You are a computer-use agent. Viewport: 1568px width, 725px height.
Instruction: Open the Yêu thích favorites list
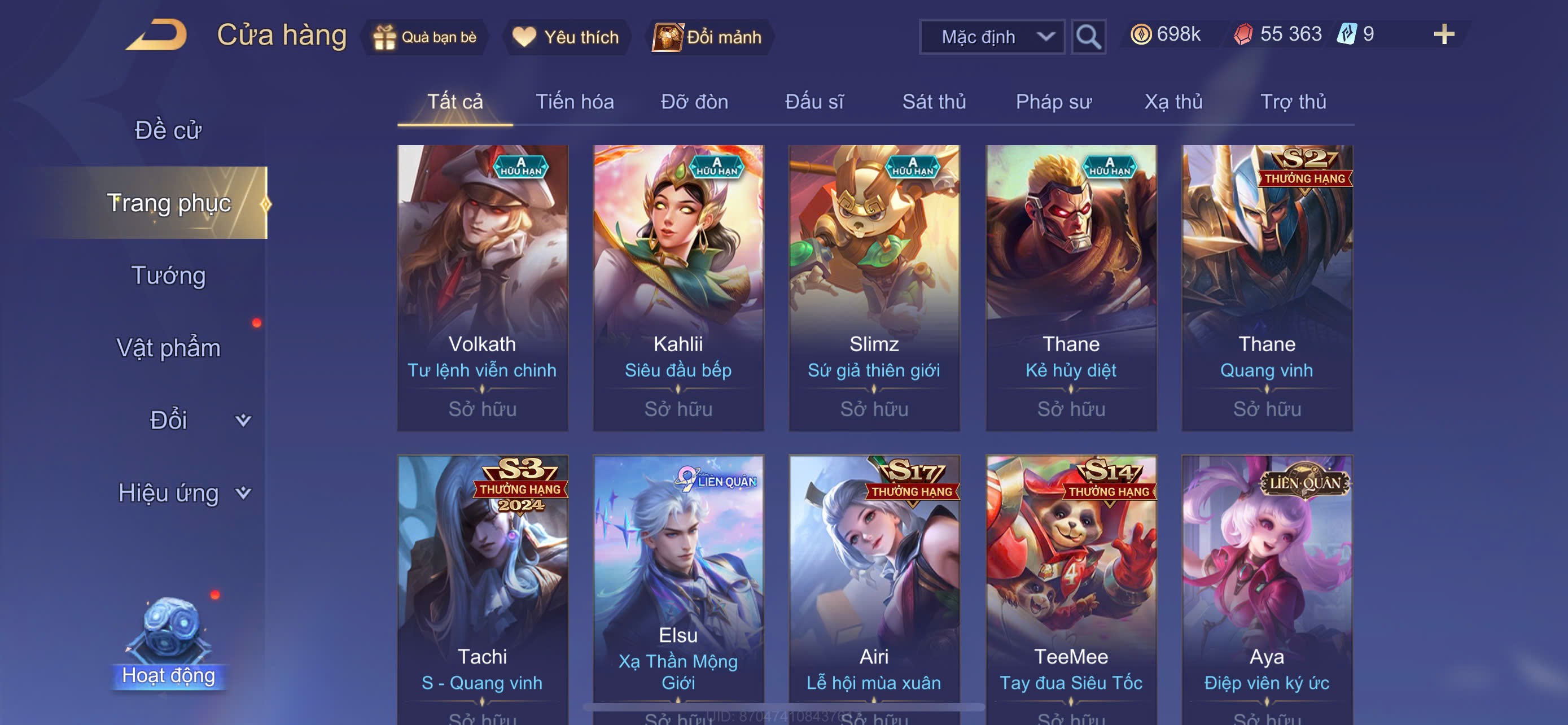tap(566, 37)
